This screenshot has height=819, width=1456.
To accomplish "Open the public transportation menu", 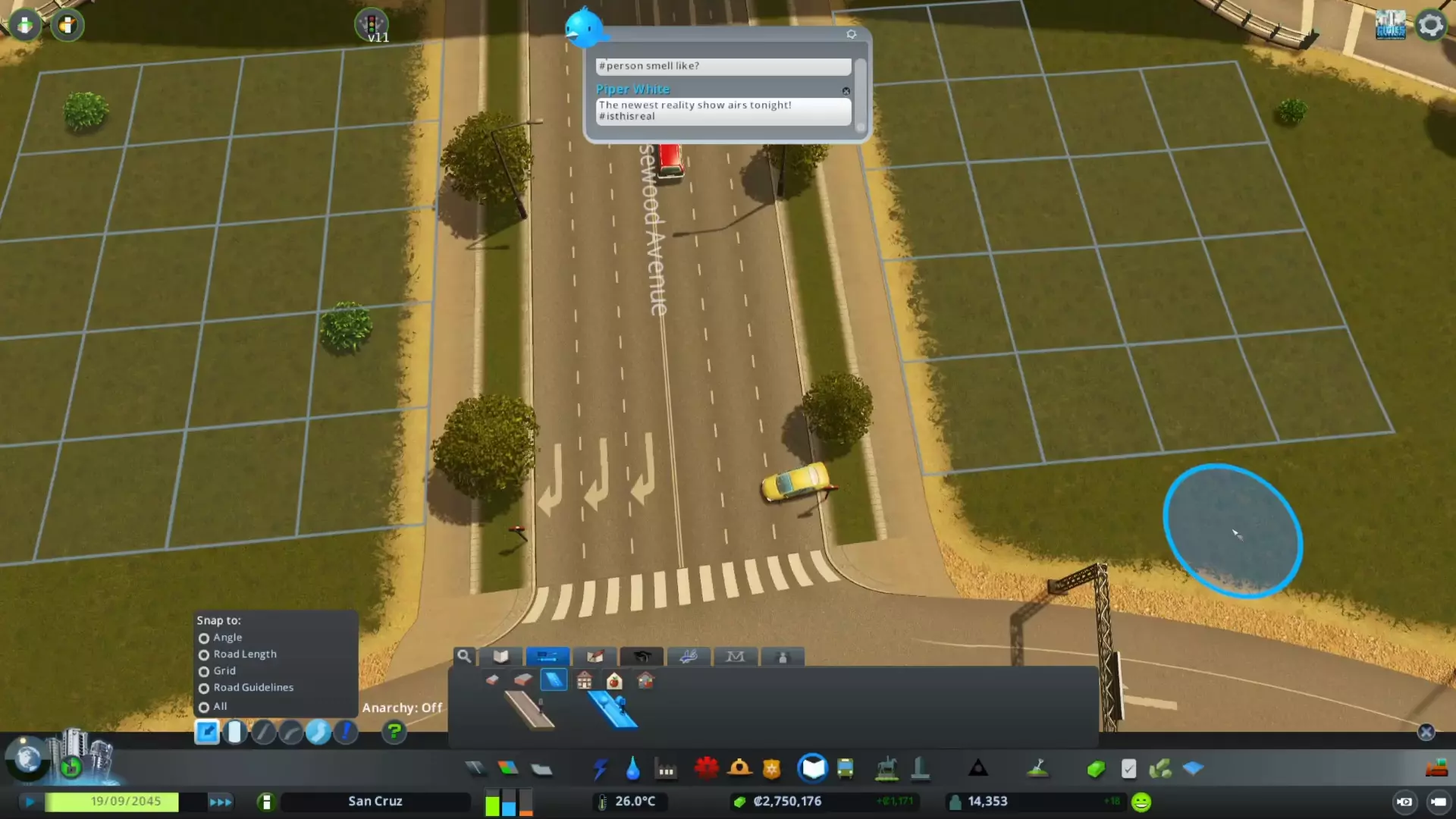I will [x=846, y=768].
